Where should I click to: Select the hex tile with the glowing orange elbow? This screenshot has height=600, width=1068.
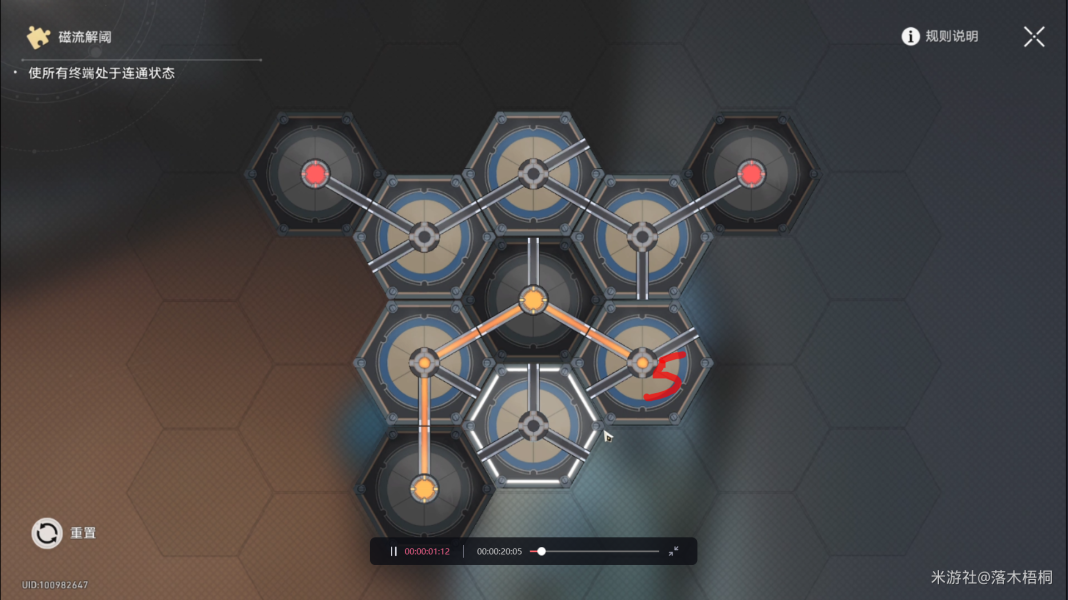click(424, 361)
